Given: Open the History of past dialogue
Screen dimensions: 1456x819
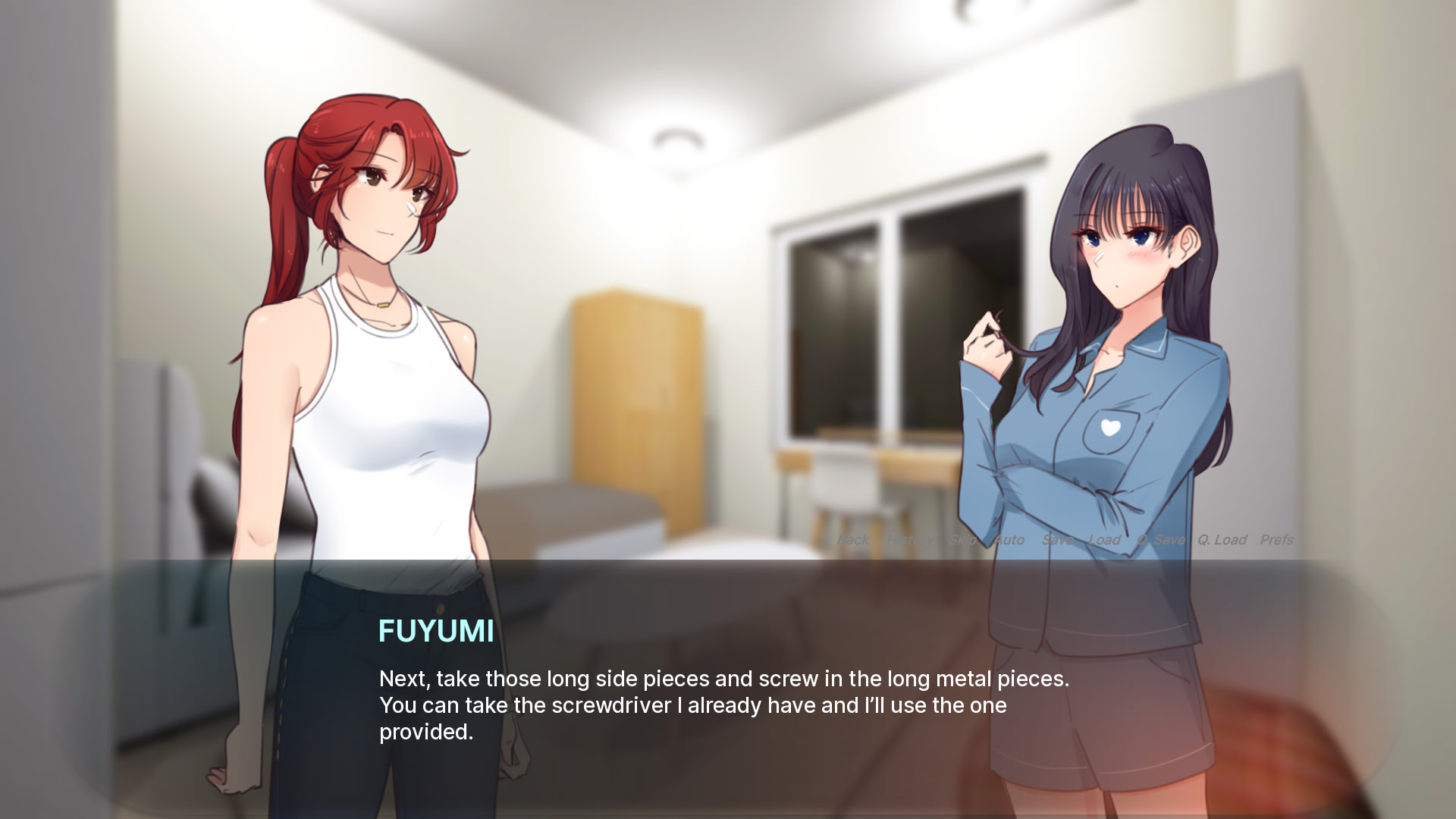Looking at the screenshot, I should (x=909, y=540).
